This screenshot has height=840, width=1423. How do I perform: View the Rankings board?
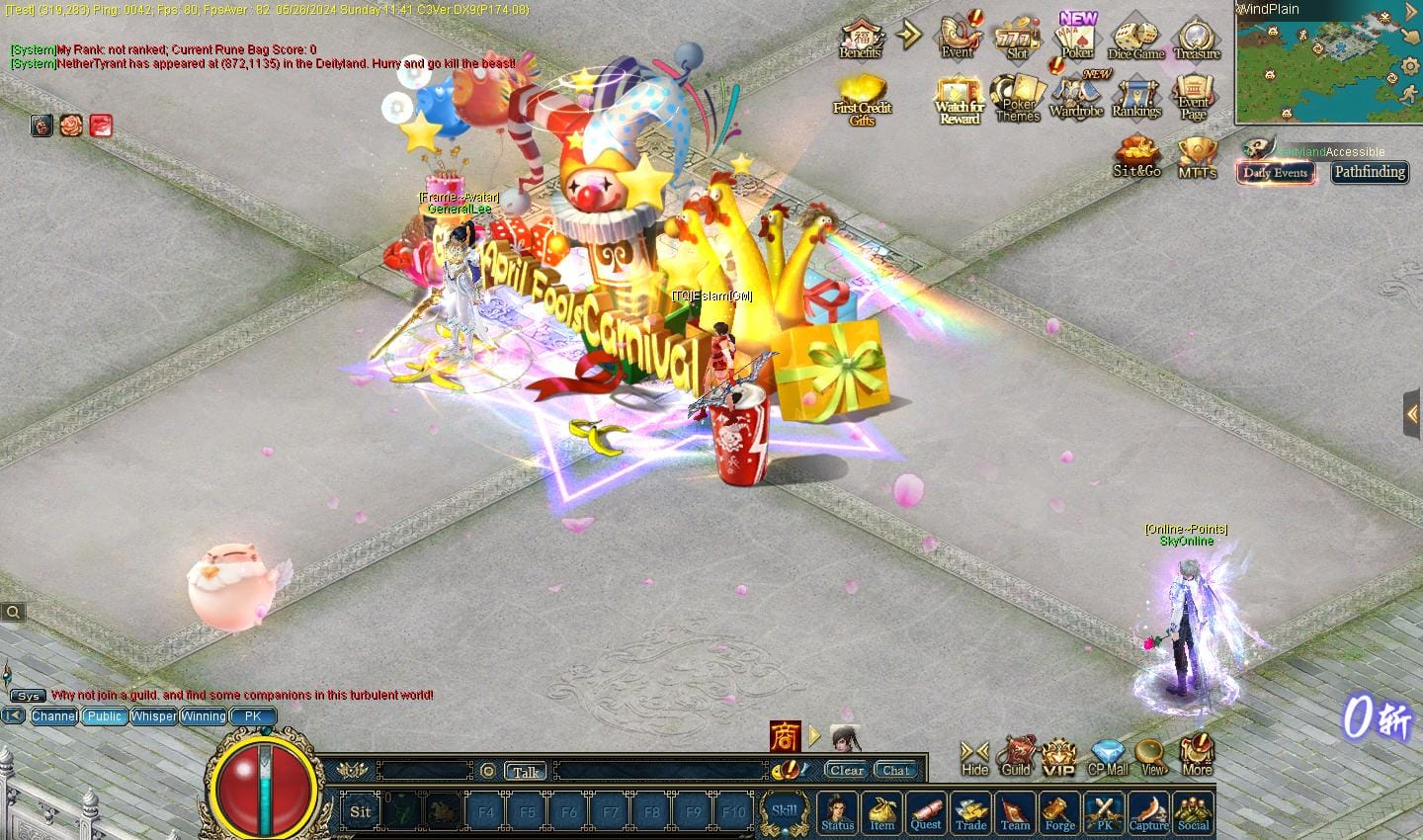point(1135,99)
